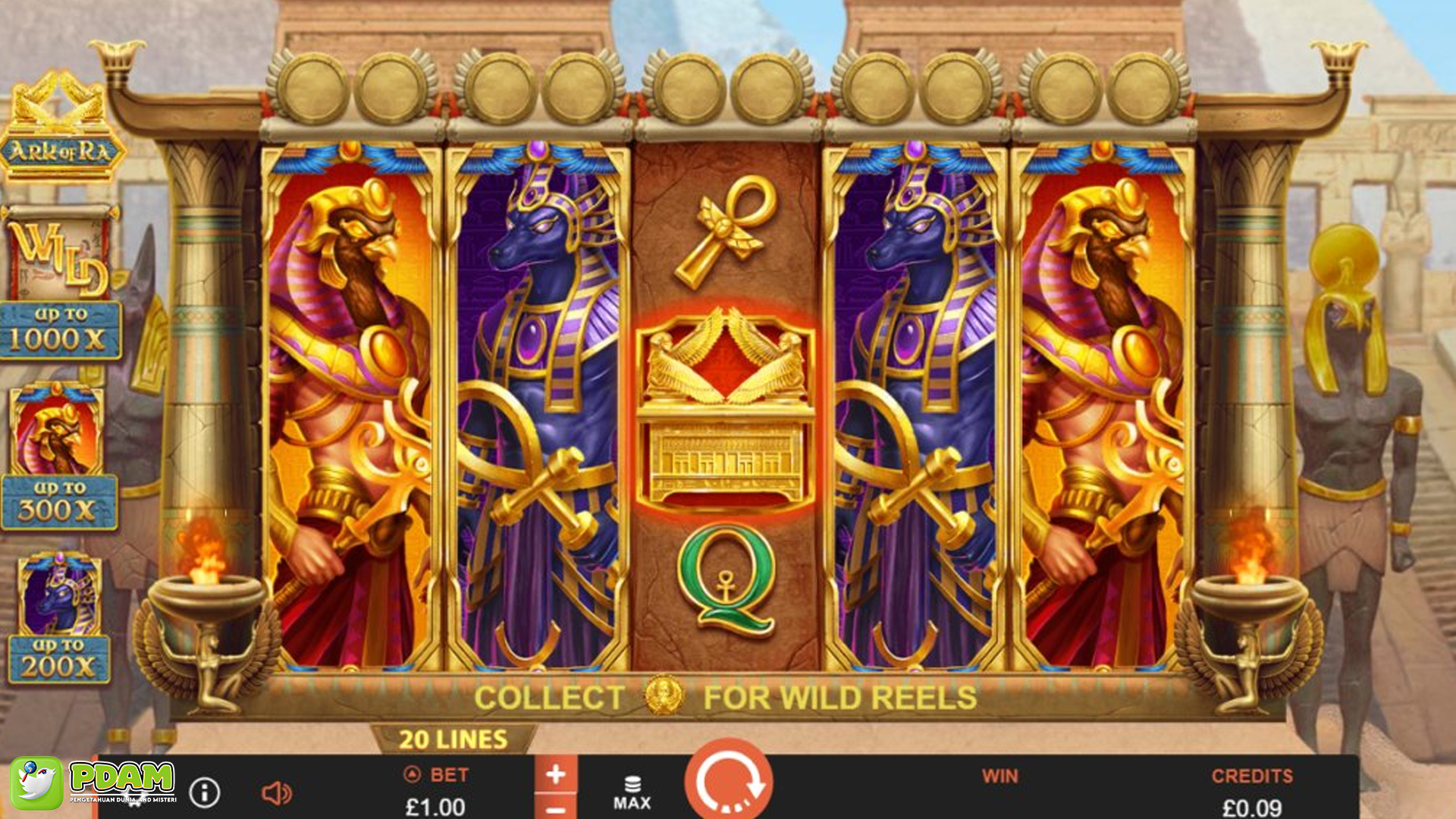Select the WIN display tab
Viewport: 1456px width, 819px height.
pos(1001,777)
